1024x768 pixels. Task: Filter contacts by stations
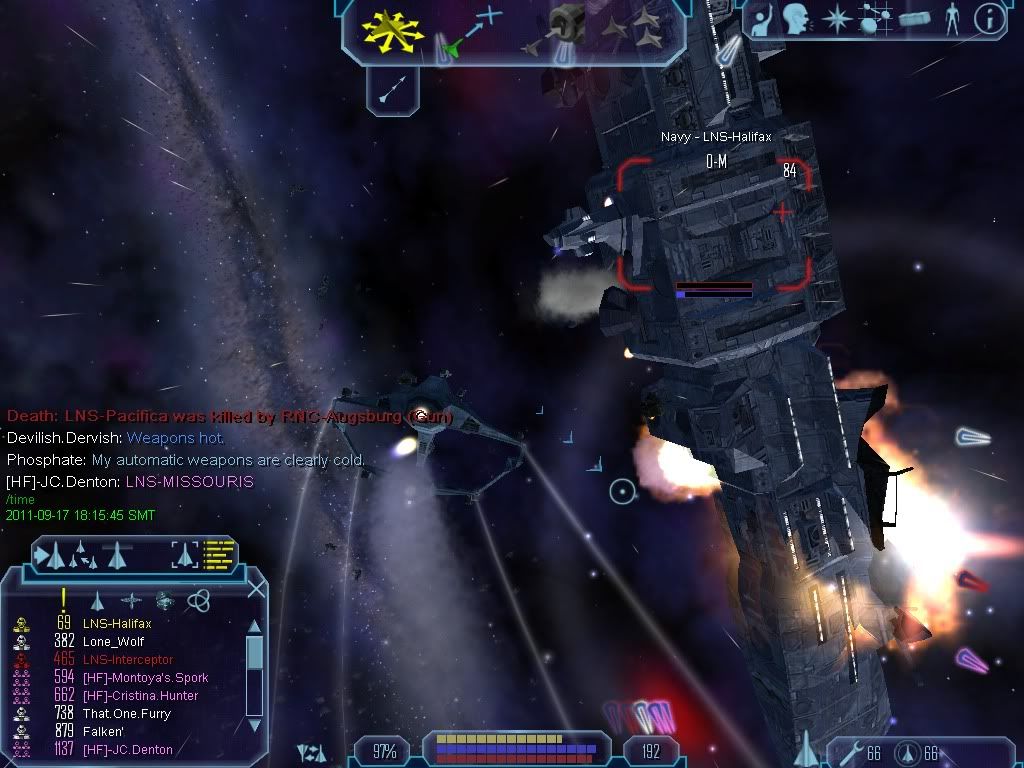click(x=131, y=600)
